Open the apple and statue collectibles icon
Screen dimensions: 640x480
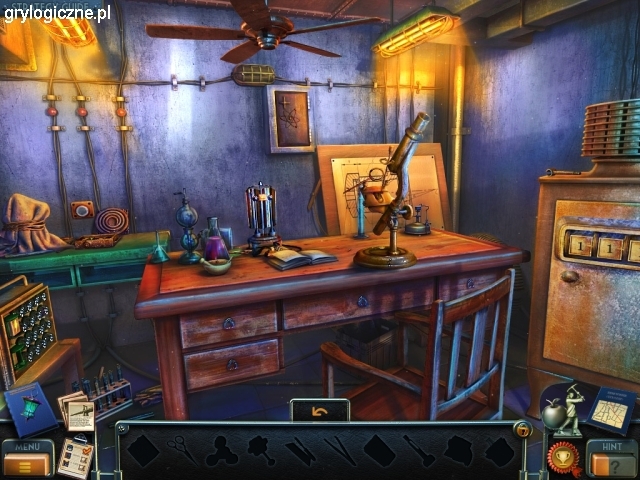pos(560,410)
